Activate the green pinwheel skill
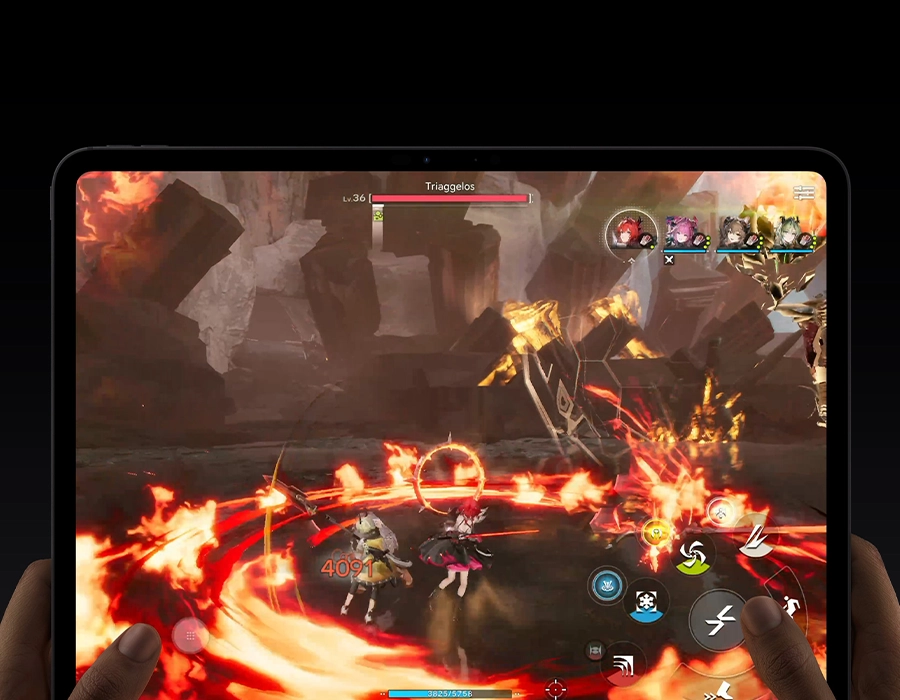Image resolution: width=900 pixels, height=700 pixels. [x=694, y=553]
